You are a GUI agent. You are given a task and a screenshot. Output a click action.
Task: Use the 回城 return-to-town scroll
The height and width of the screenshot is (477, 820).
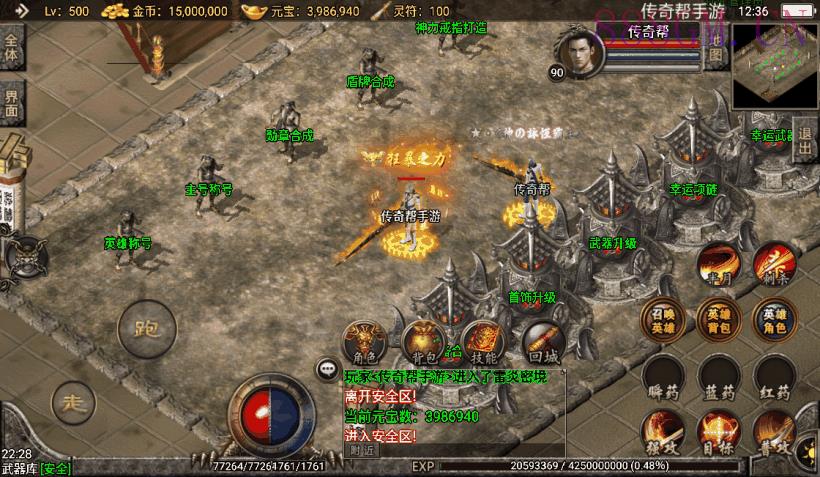coord(543,342)
